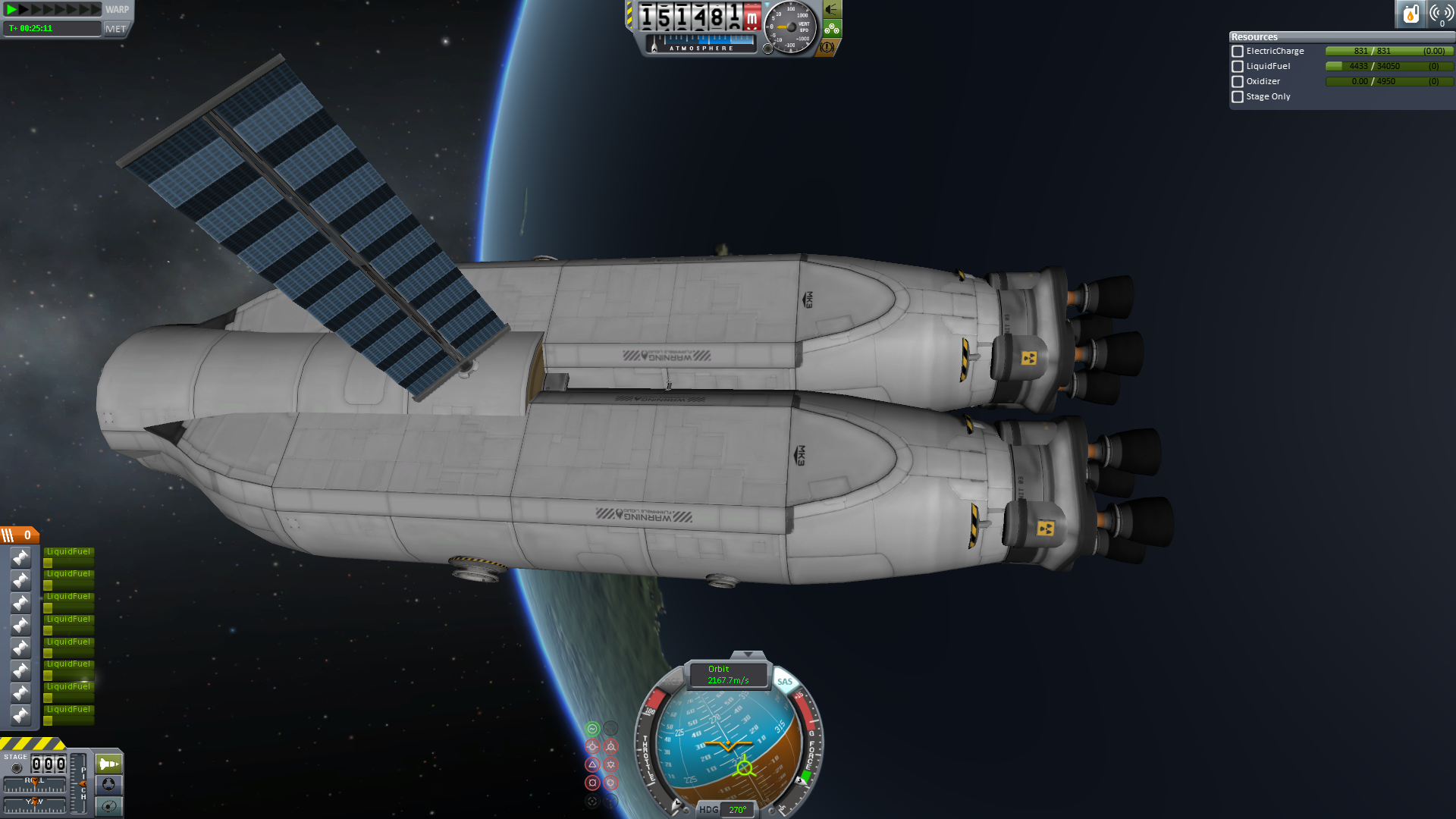Viewport: 1456px width, 819px height.
Task: Open the maneuver mode orbit button
Action: click(108, 806)
